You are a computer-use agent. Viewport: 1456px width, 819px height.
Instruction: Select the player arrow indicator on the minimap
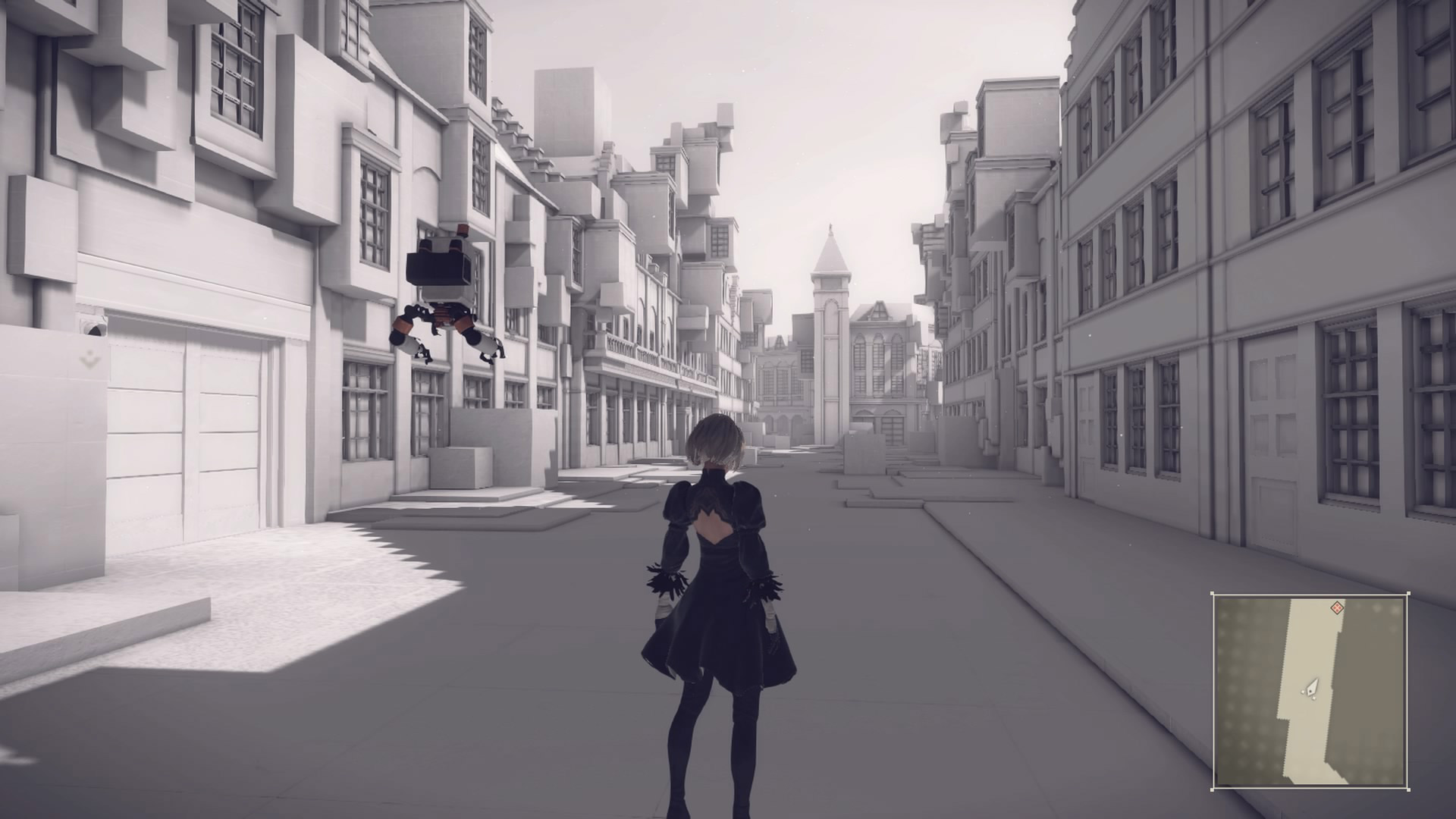point(1311,687)
